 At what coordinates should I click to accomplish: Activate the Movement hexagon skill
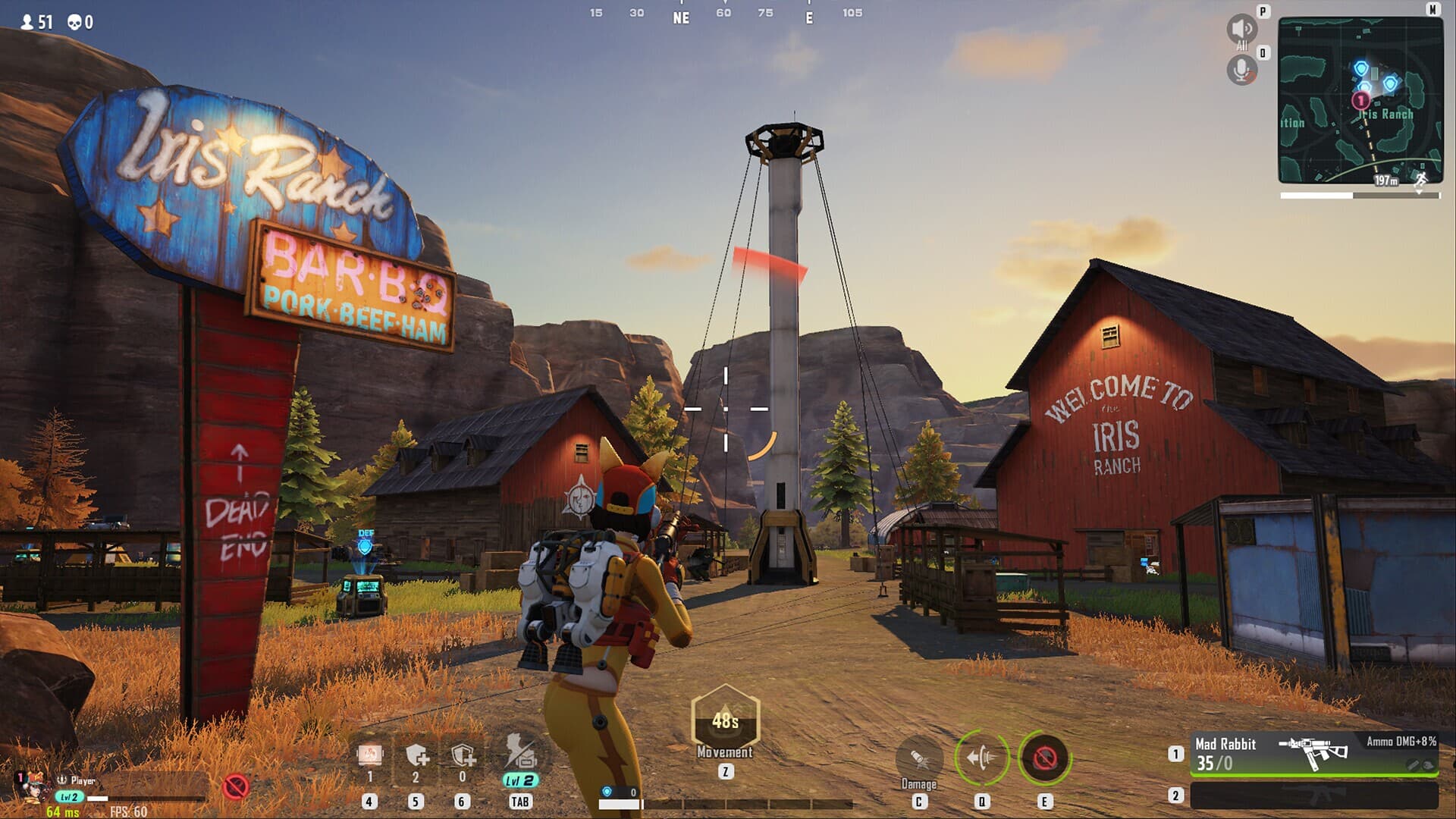click(x=725, y=718)
